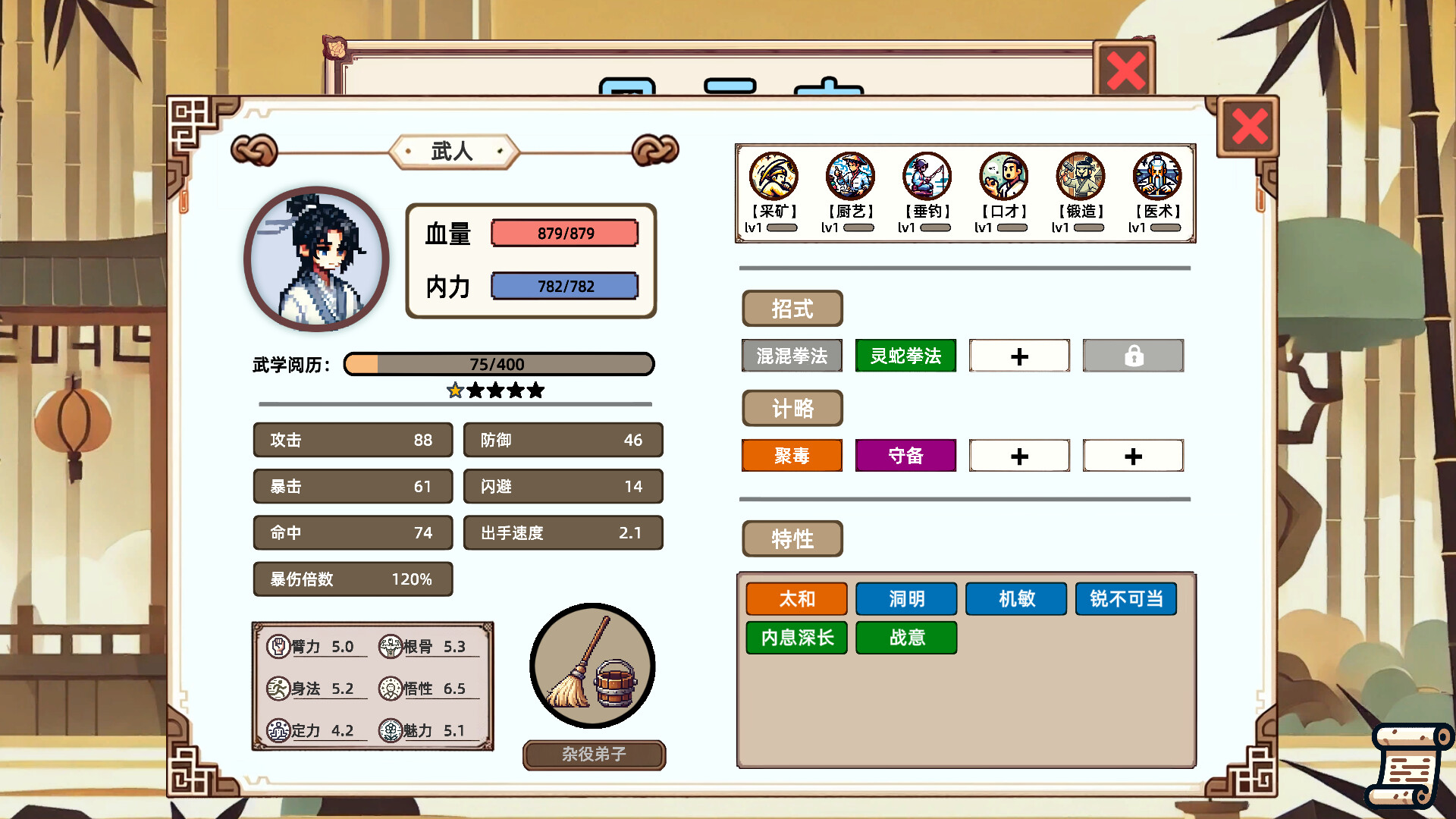
Task: Open the broom item icon
Action: (592, 667)
